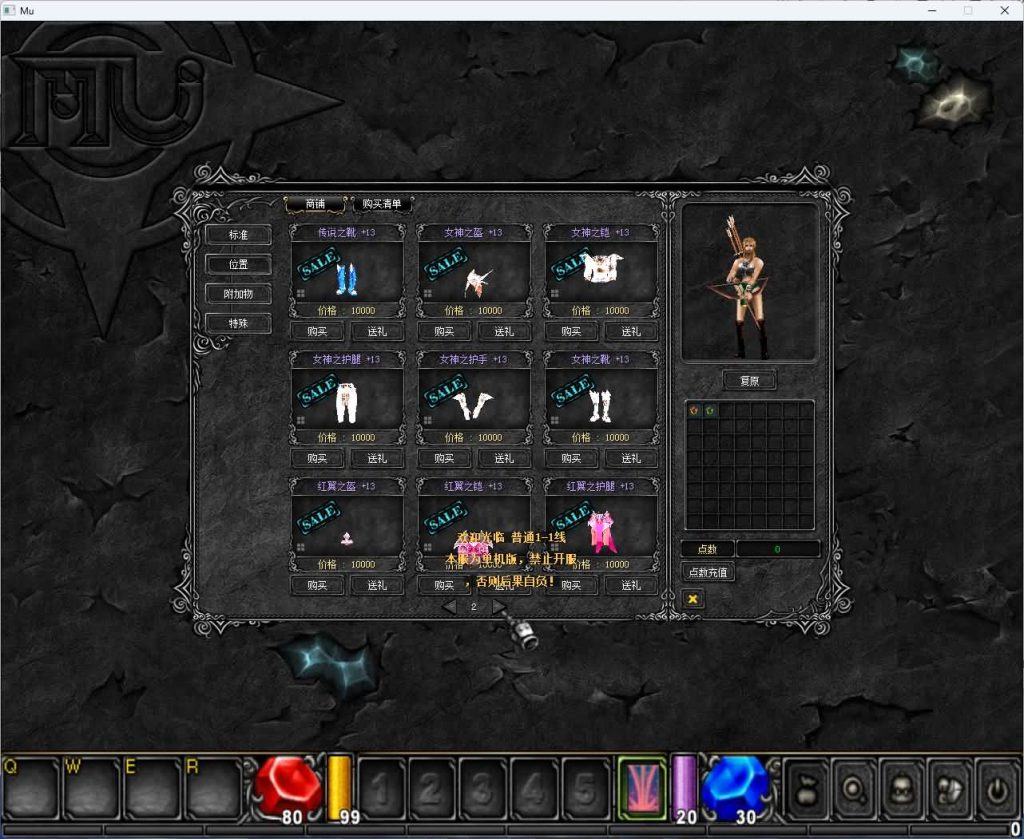Screen dimensions: 1024x839
Task: Switch to the 商铺 shop tab
Action: (x=315, y=204)
